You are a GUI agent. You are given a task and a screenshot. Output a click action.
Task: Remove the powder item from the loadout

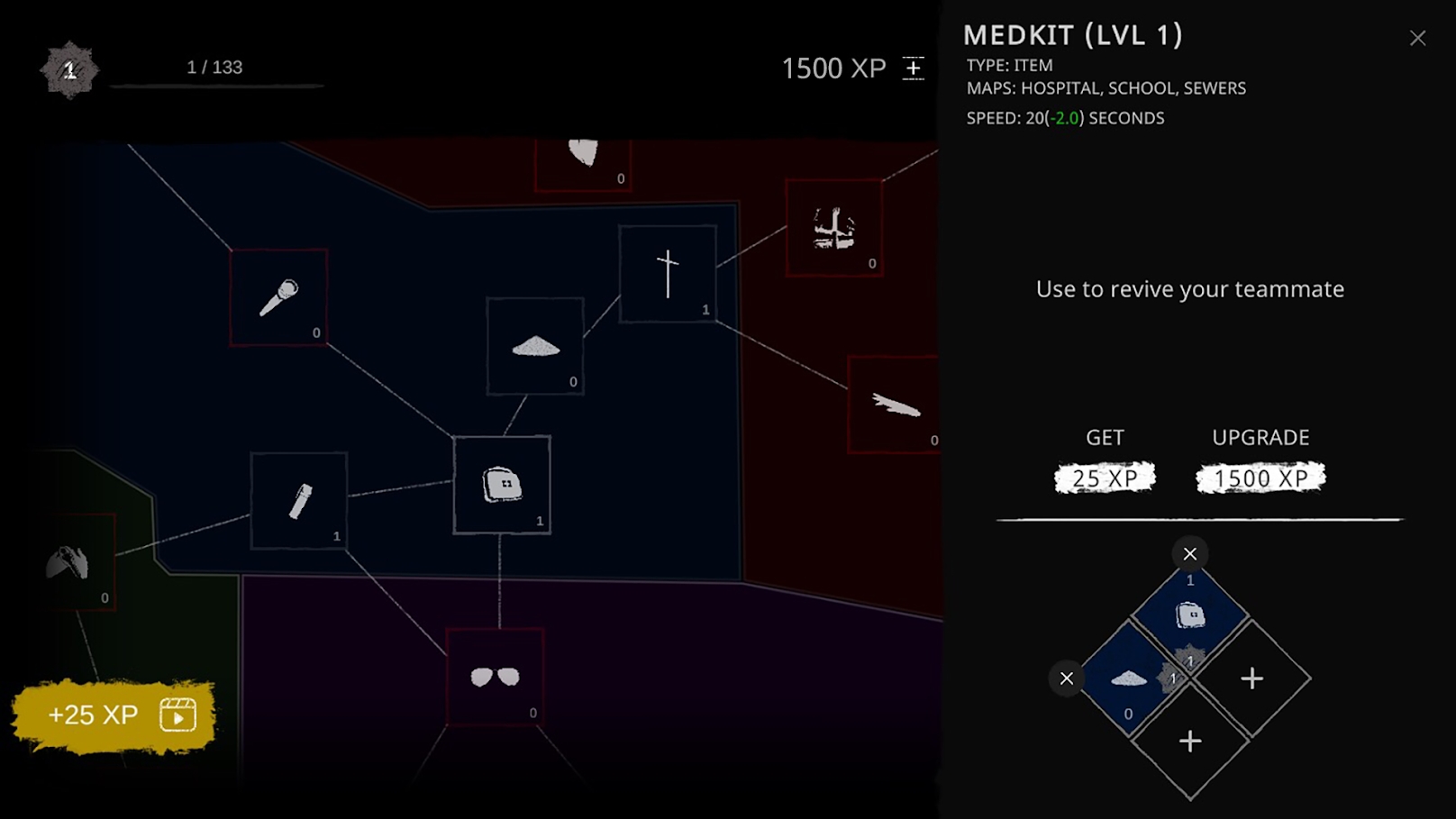1067,678
